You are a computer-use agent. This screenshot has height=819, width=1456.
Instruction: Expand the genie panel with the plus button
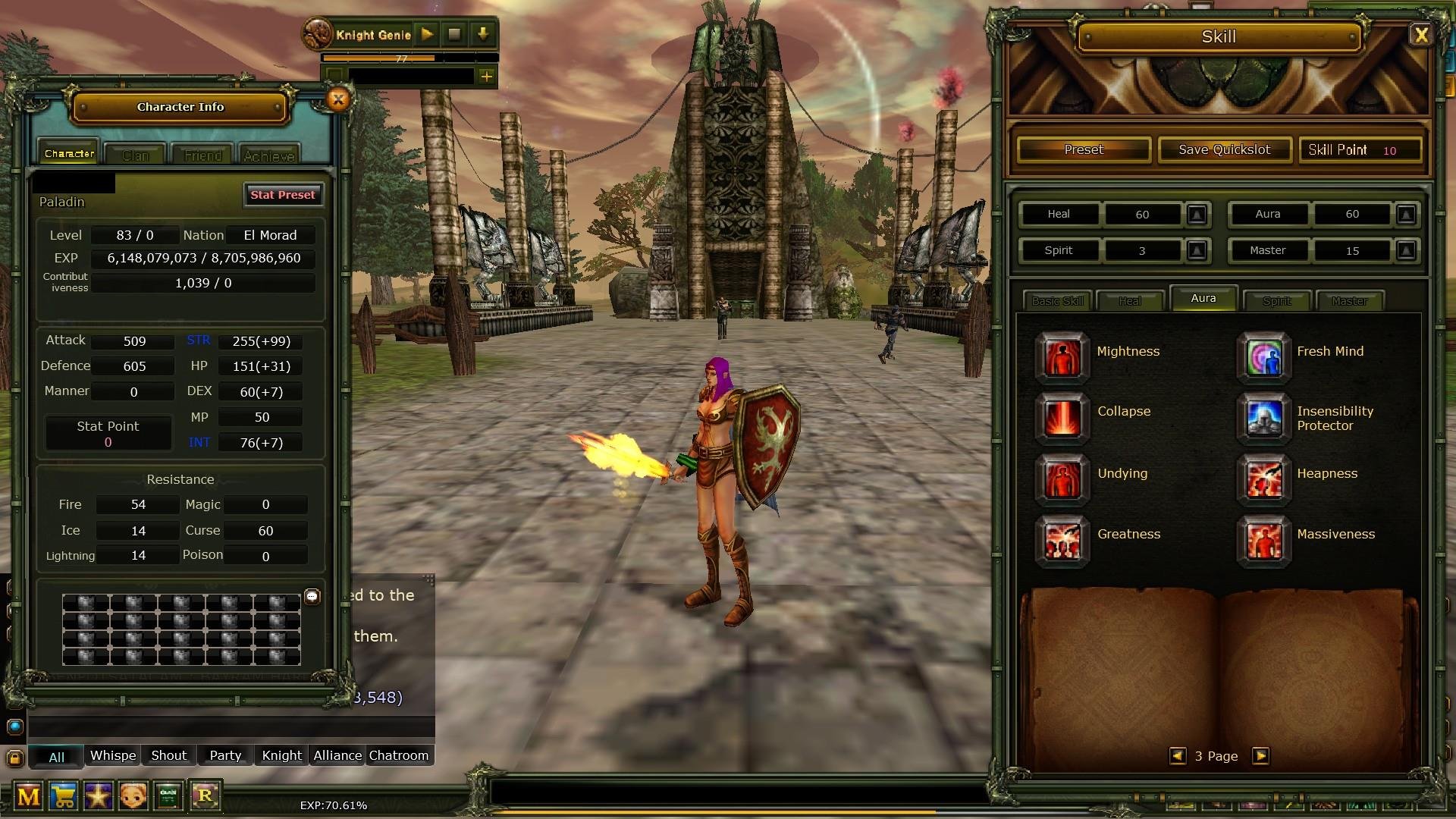point(486,76)
